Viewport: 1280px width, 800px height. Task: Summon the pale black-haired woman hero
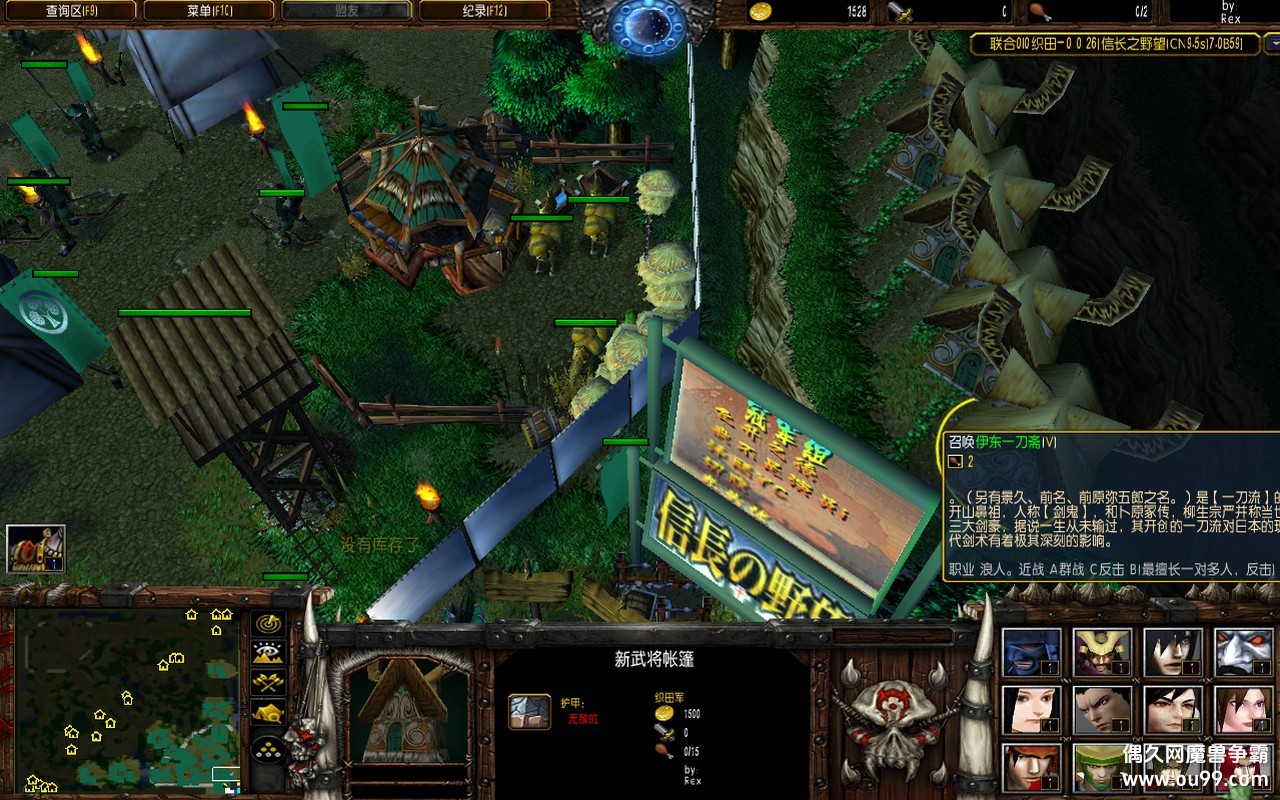point(1031,710)
